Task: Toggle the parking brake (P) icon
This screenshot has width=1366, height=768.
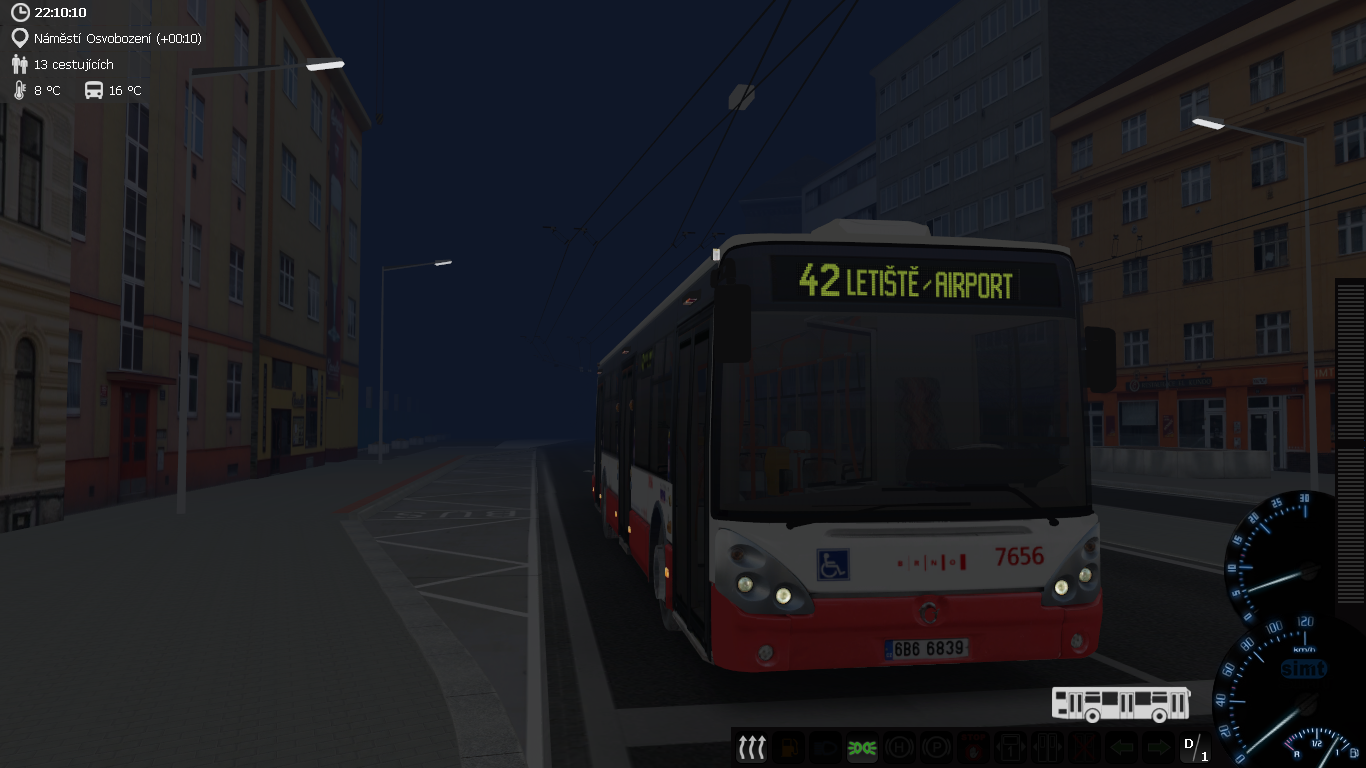Action: click(x=934, y=747)
